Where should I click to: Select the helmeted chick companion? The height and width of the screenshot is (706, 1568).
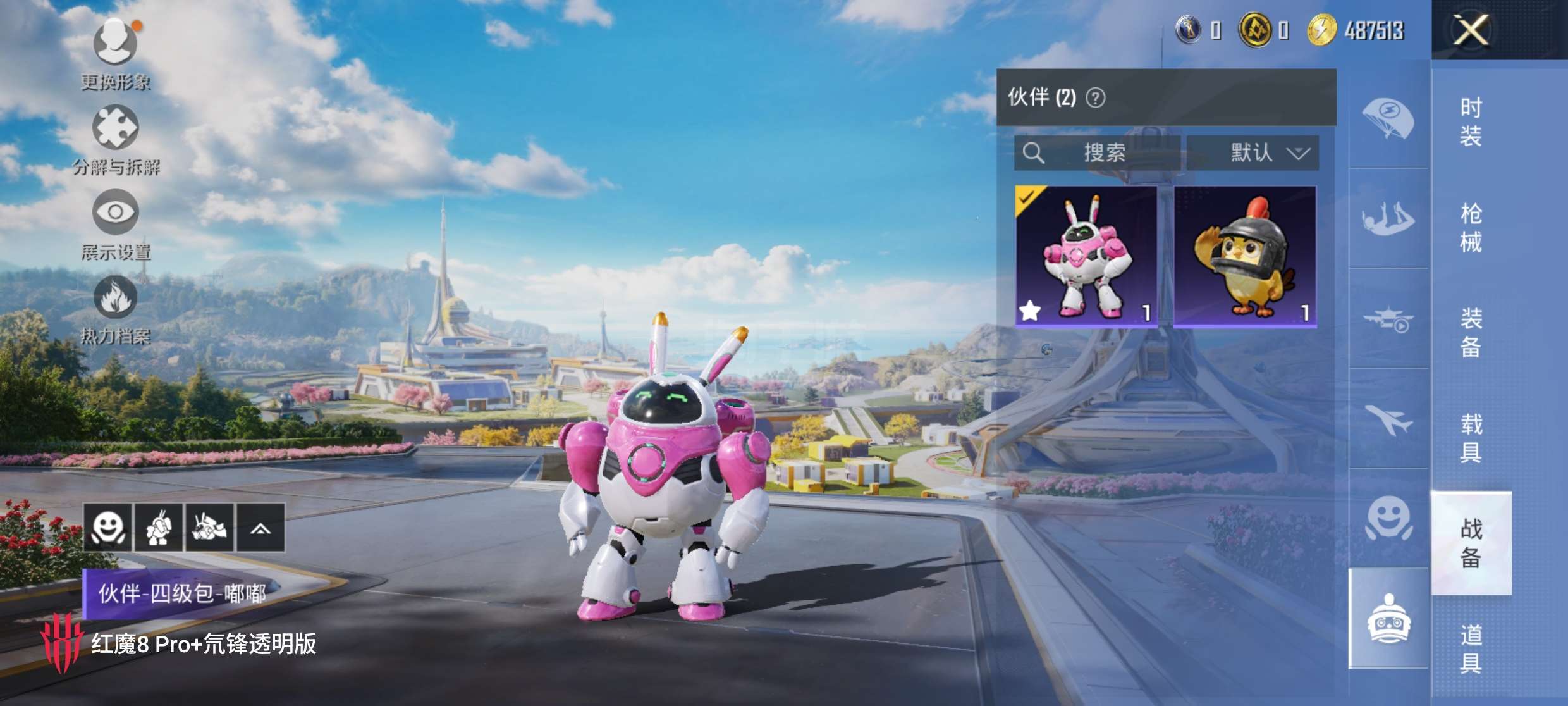[x=1245, y=256]
